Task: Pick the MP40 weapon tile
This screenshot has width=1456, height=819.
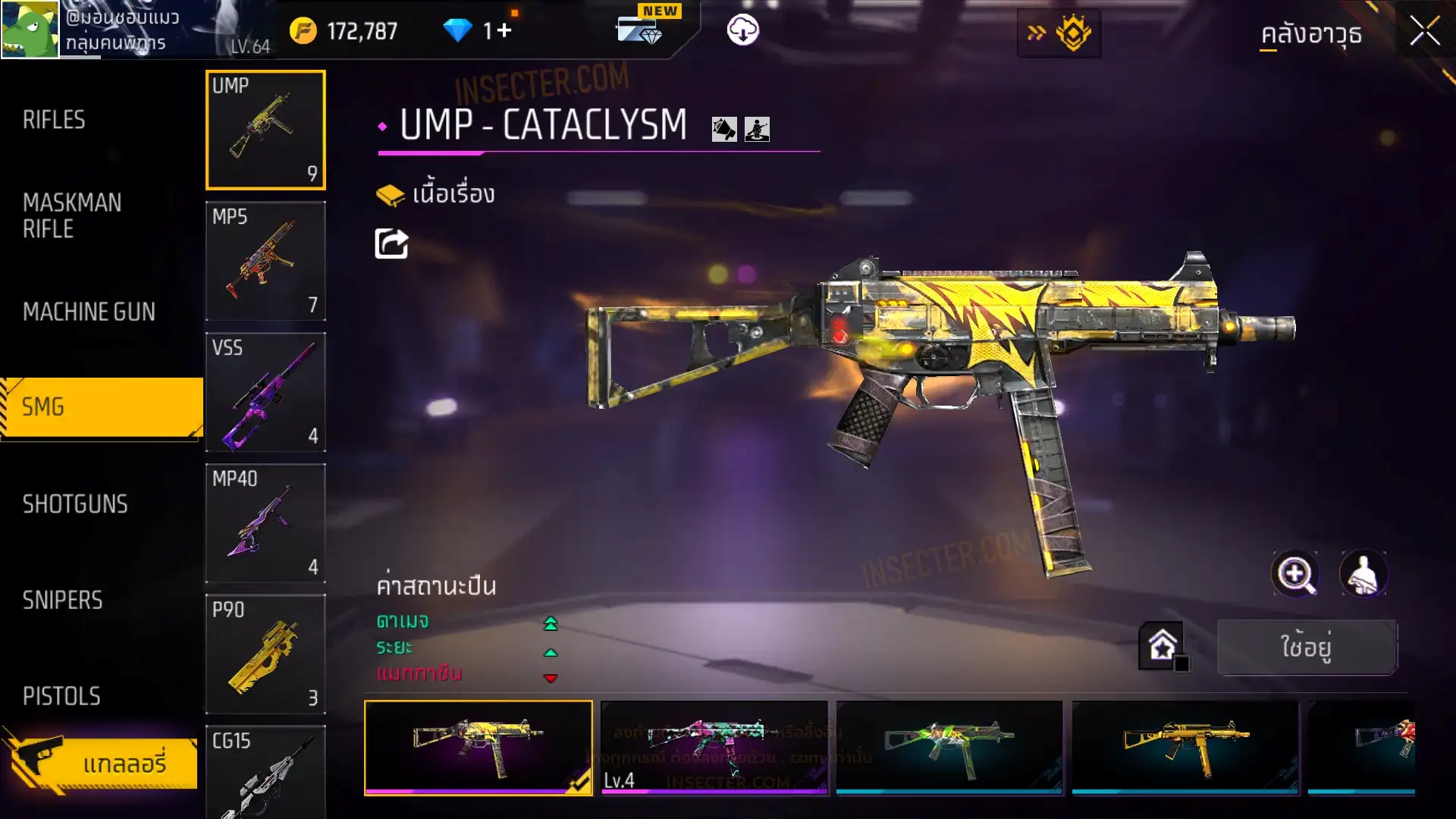Action: tap(265, 523)
